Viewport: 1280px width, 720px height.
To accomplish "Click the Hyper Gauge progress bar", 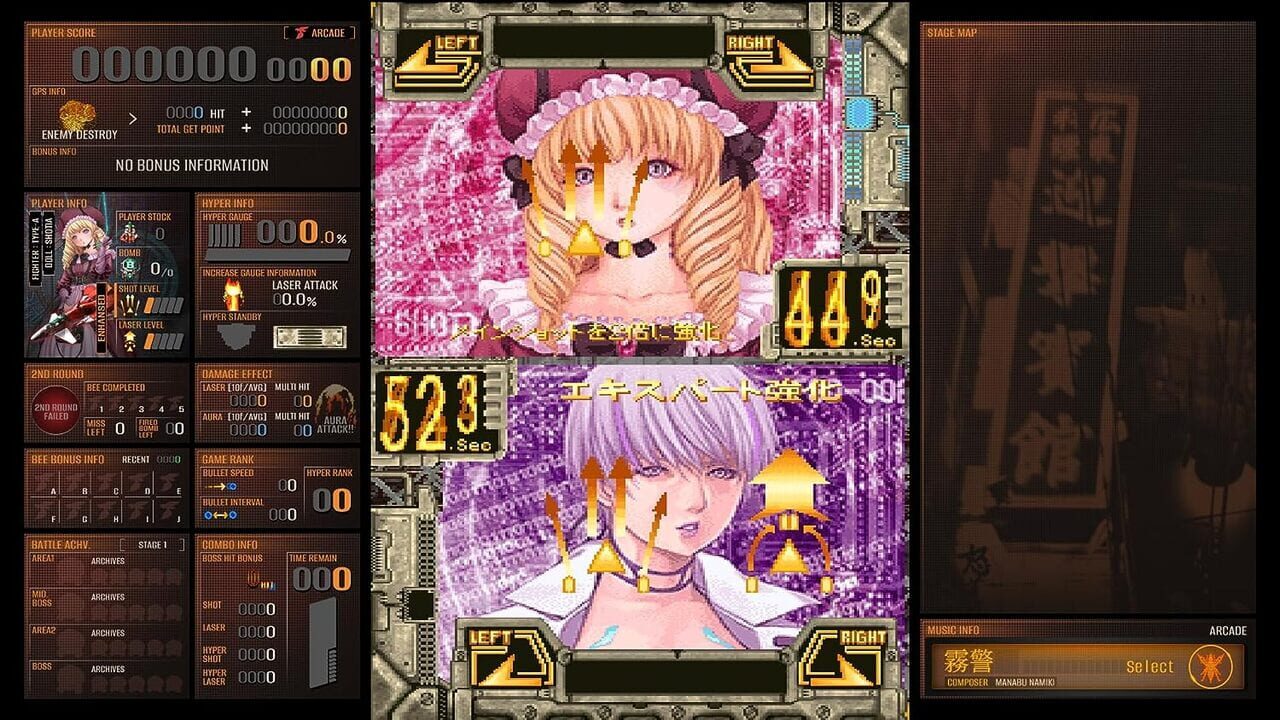I will coord(277,253).
